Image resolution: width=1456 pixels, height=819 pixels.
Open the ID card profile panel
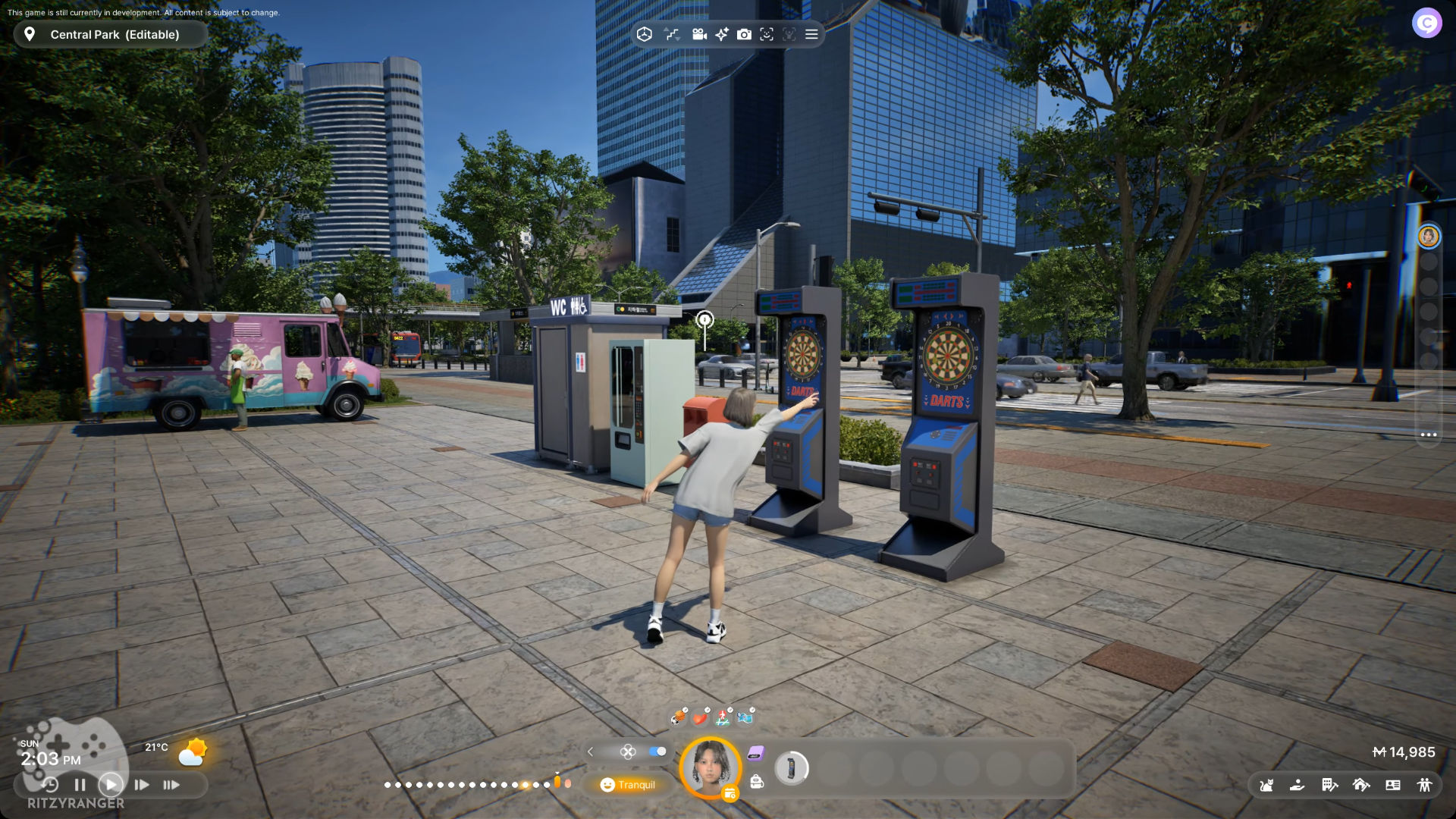point(1393,785)
